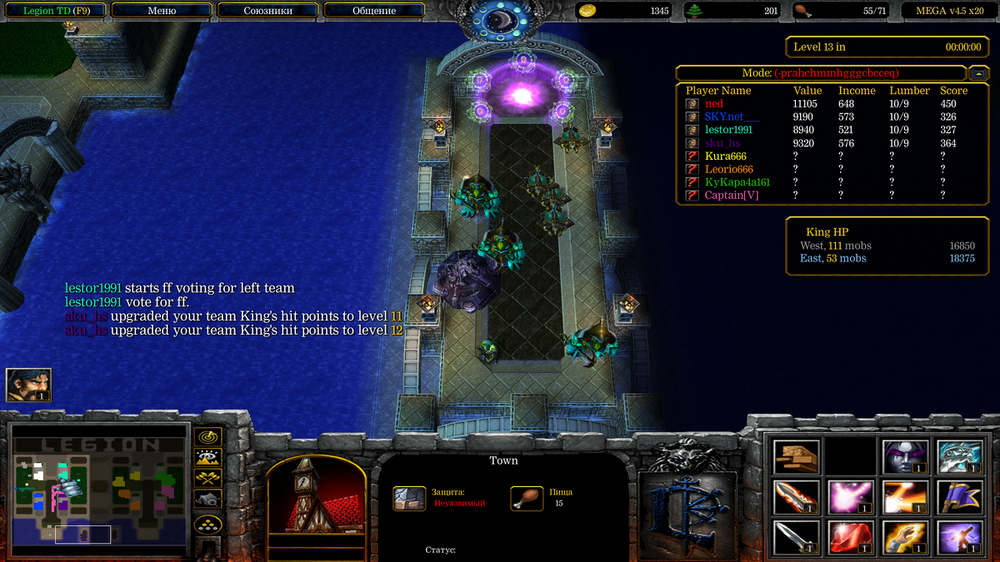Screen dimensions: 1000x562
Task: Open the formation toggle button below the minimap buttons
Action: tap(208, 523)
